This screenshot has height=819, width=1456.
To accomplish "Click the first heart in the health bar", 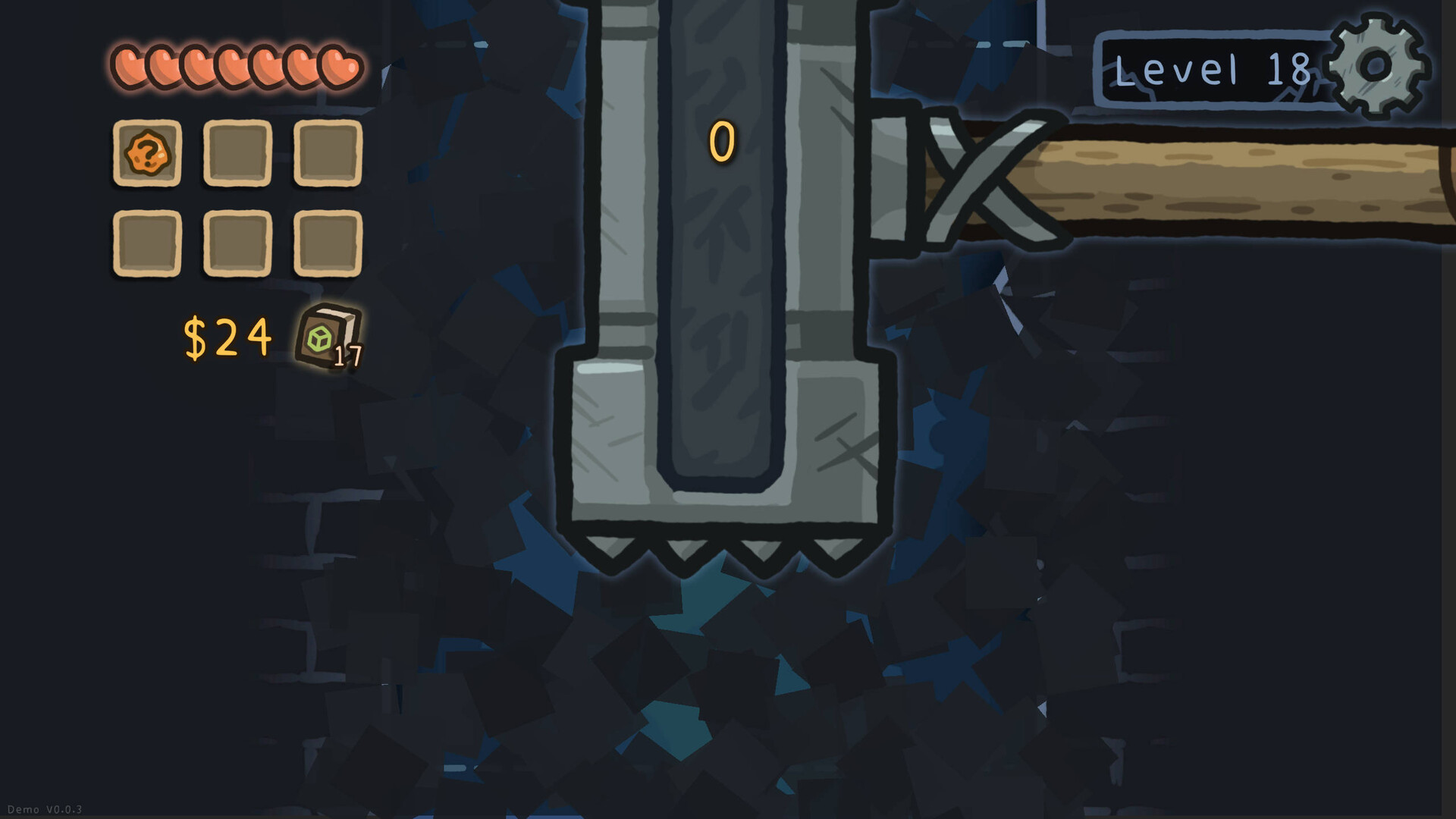I will [127, 67].
